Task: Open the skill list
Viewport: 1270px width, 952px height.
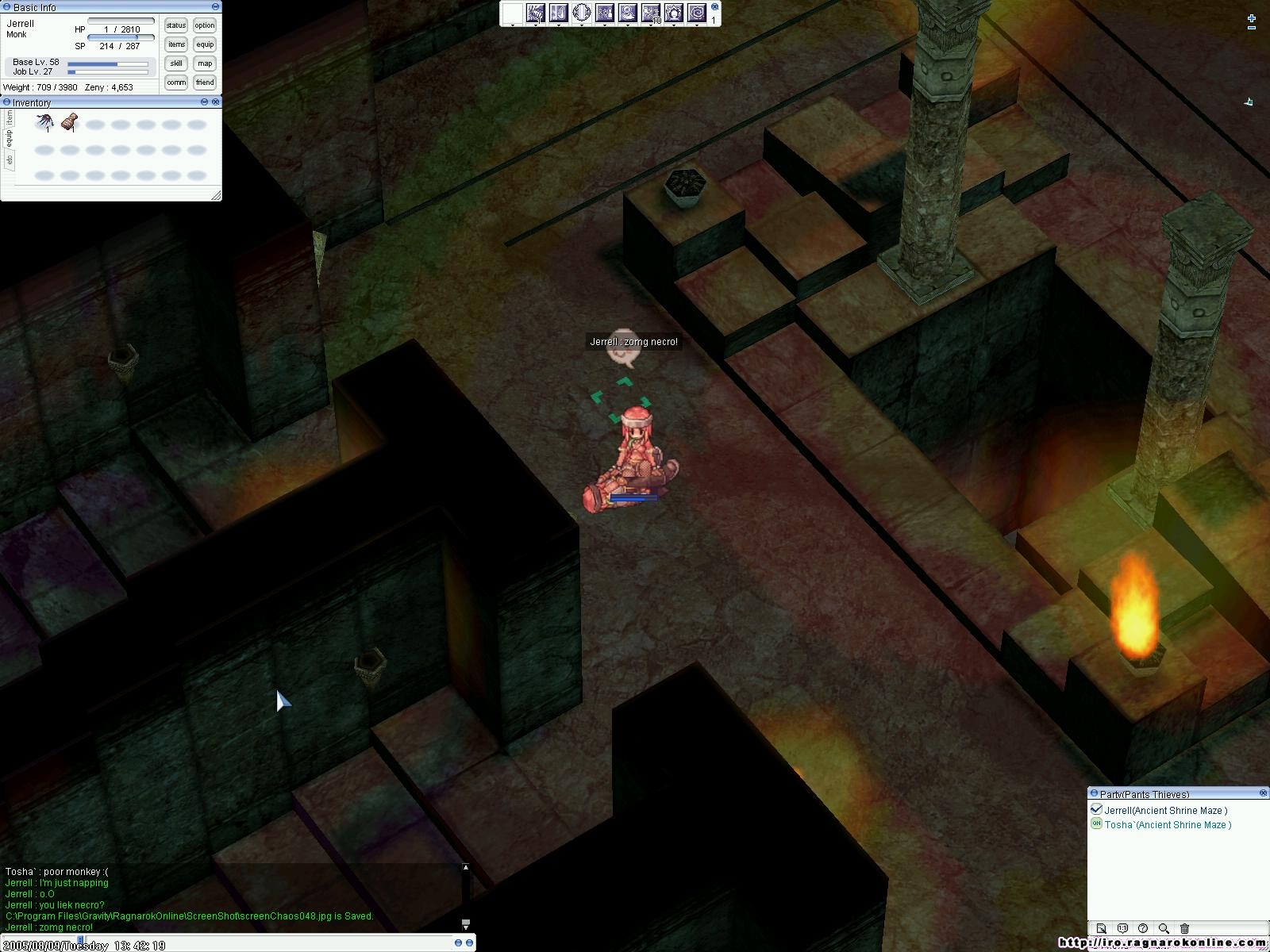Action: [176, 63]
